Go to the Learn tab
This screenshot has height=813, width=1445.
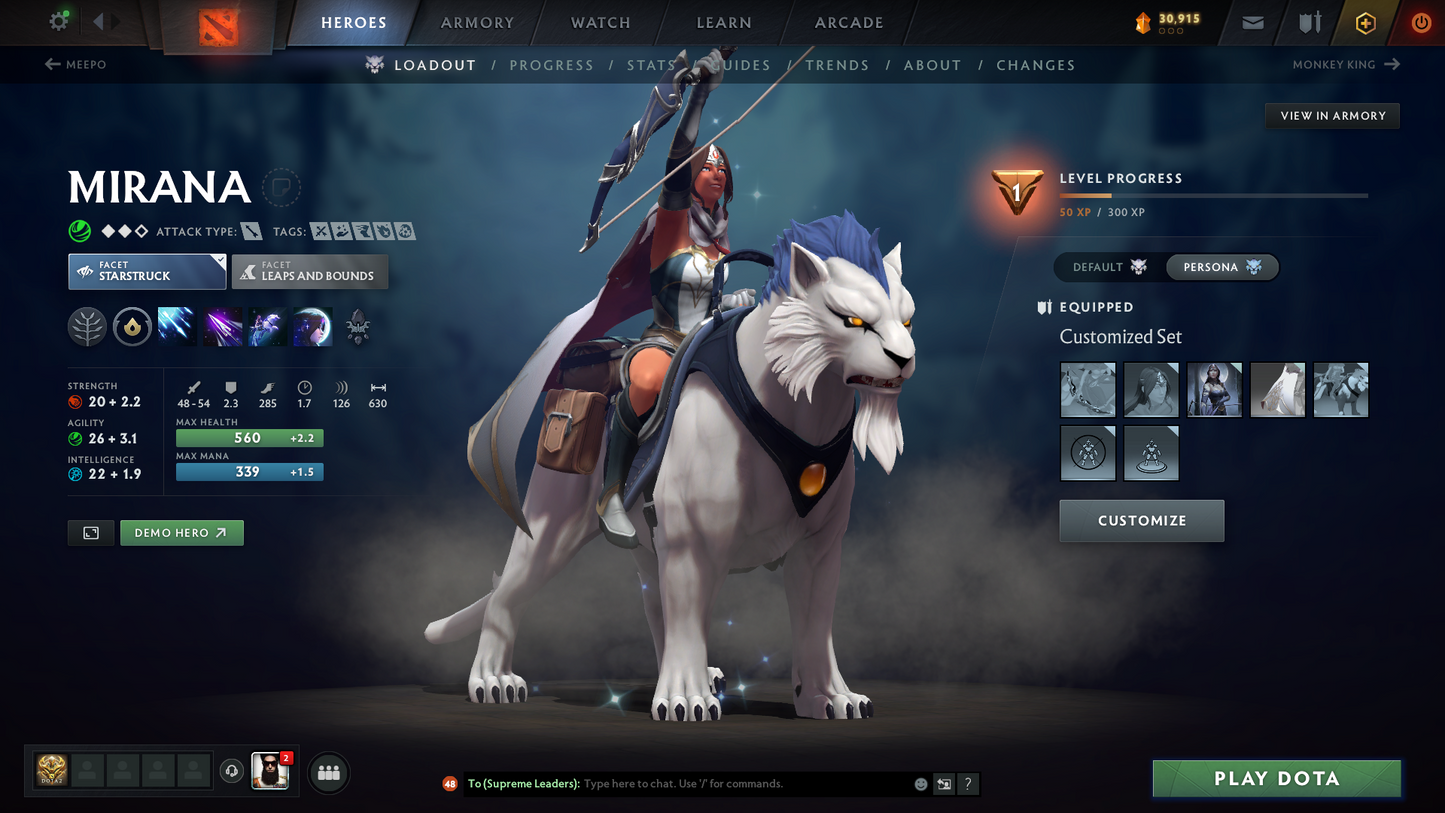[x=723, y=23]
